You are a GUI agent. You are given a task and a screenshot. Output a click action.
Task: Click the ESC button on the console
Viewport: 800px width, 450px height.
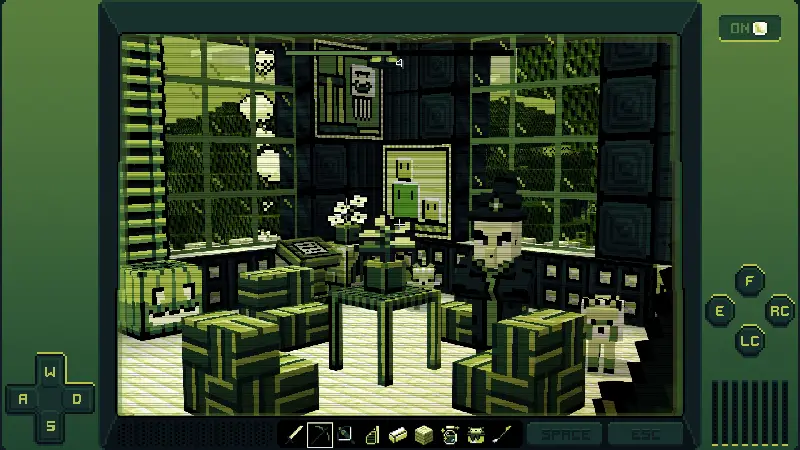644,434
